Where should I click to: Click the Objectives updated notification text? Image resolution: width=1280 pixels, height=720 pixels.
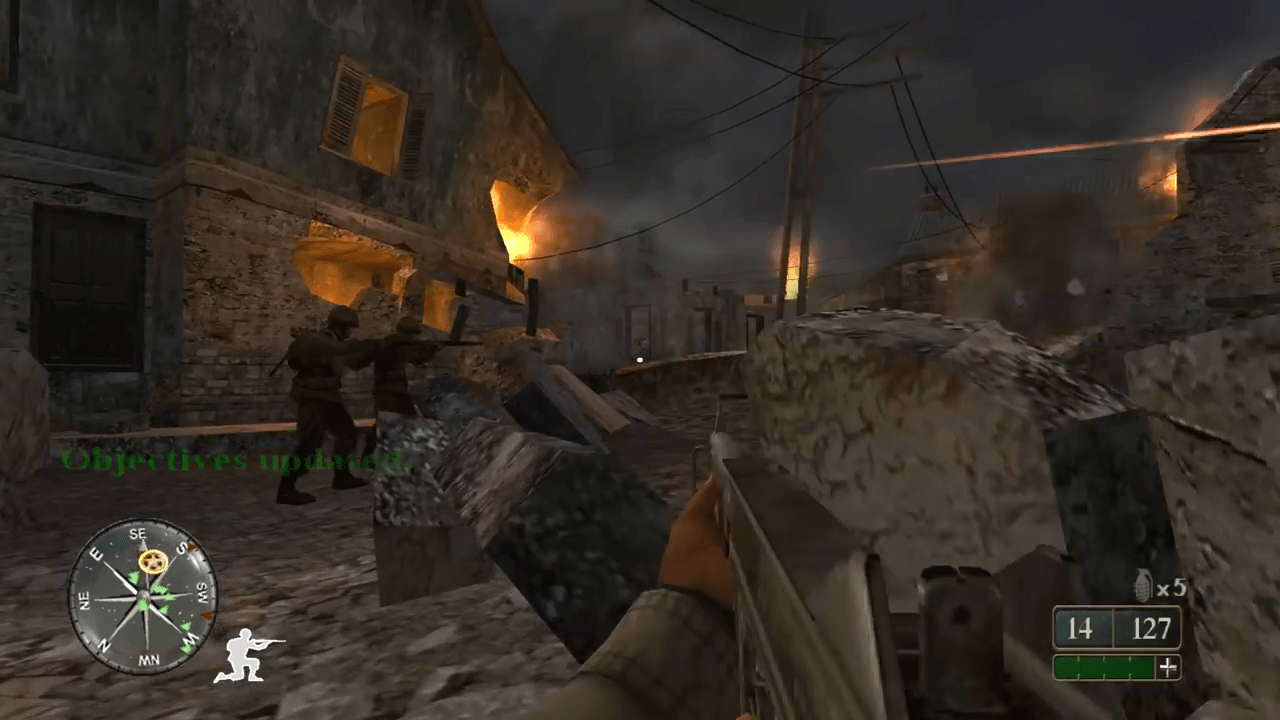point(230,462)
